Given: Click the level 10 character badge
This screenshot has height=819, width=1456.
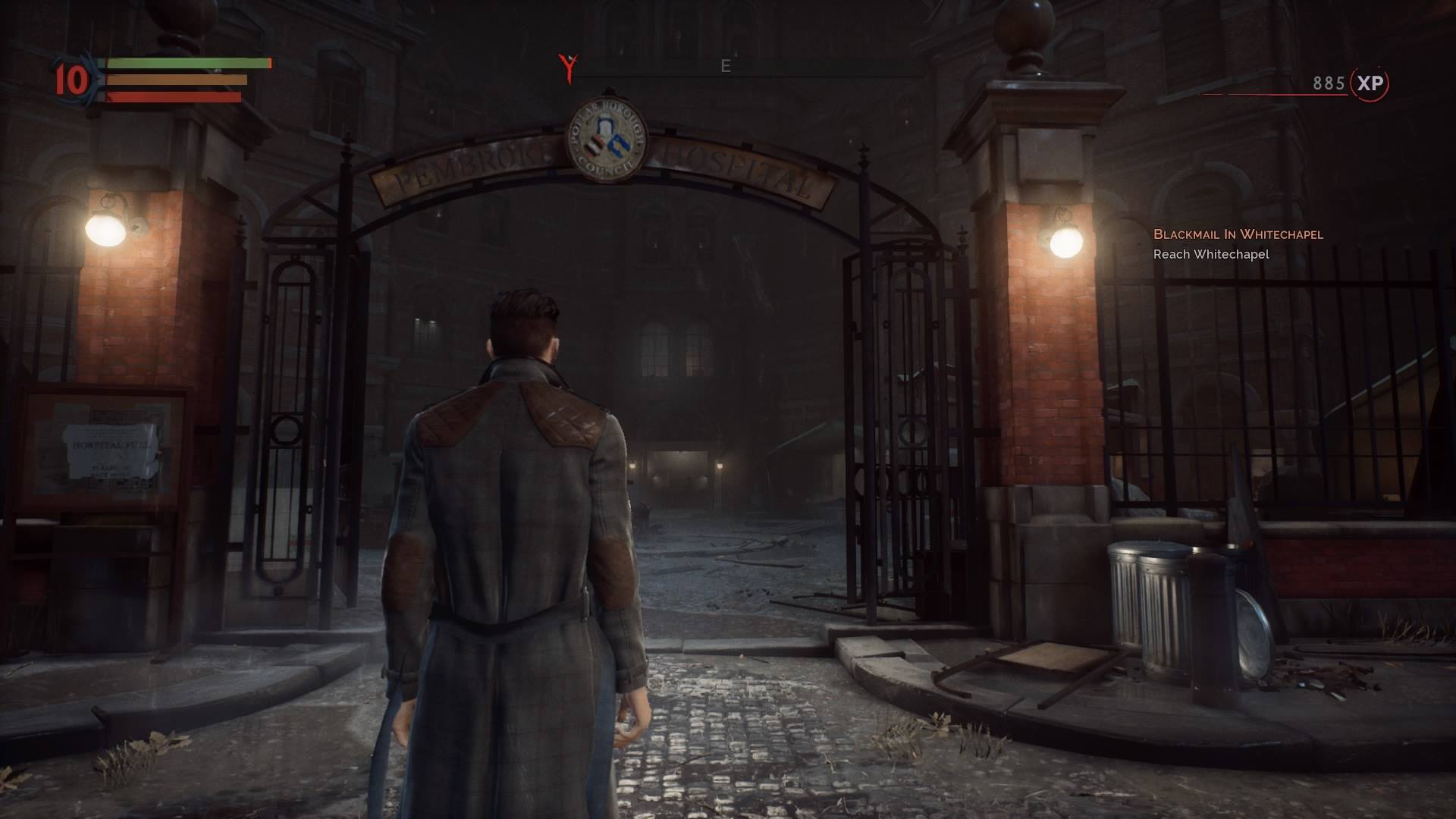Looking at the screenshot, I should 71,80.
